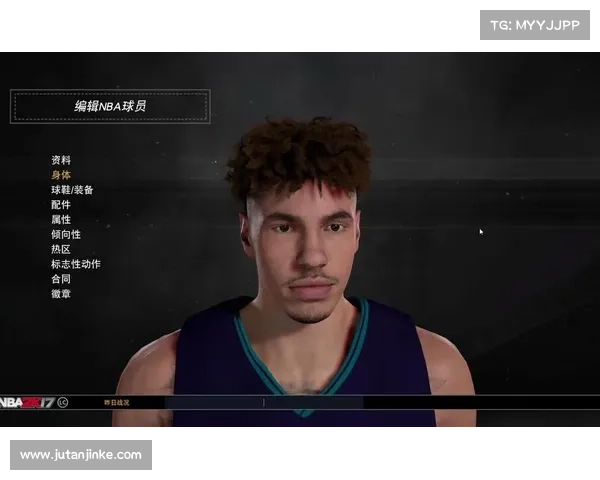Image resolution: width=600 pixels, height=480 pixels.
Task: Select the highlighted 身体 option
Action: (x=61, y=175)
